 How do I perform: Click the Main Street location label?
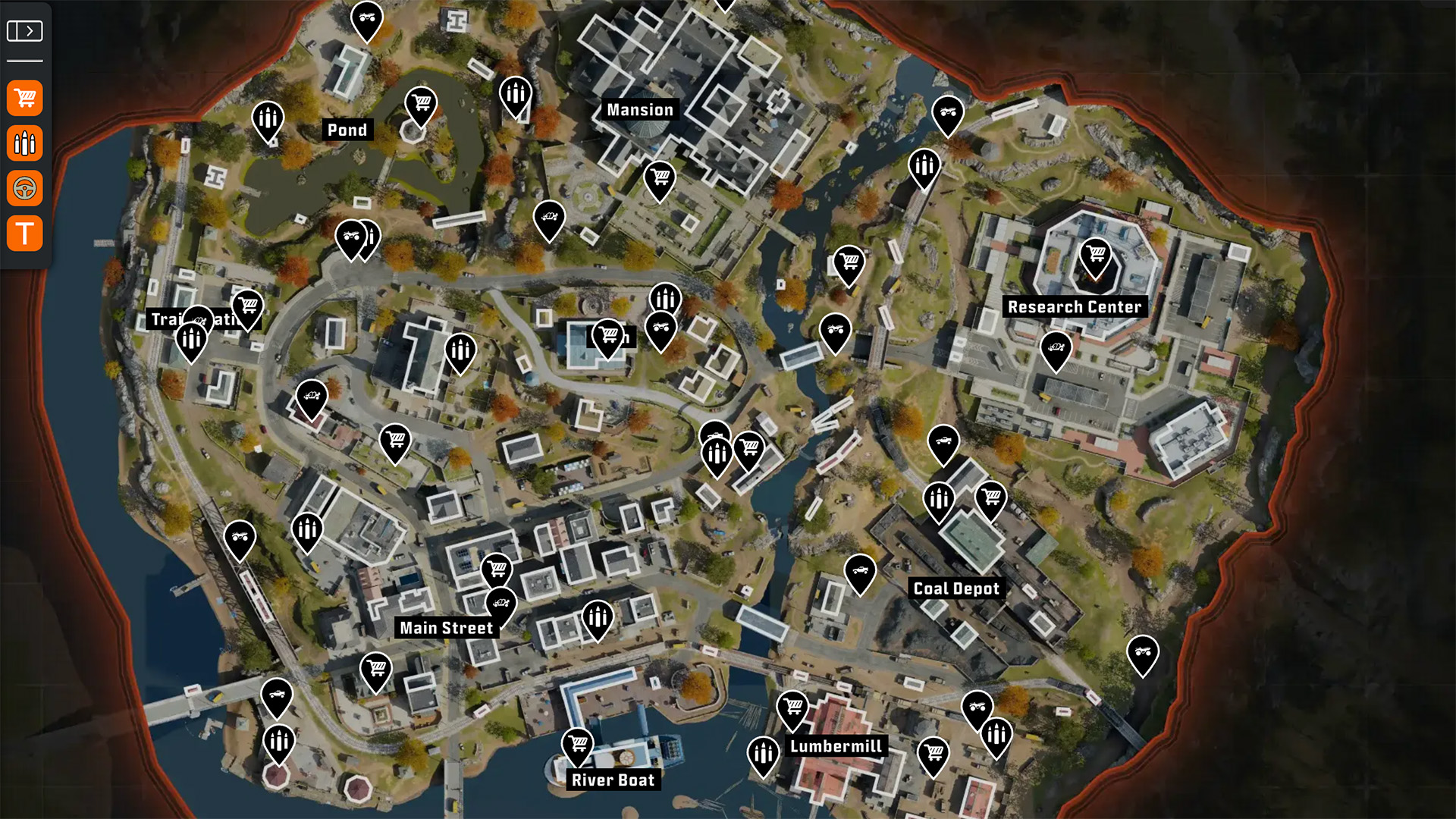coord(447,628)
